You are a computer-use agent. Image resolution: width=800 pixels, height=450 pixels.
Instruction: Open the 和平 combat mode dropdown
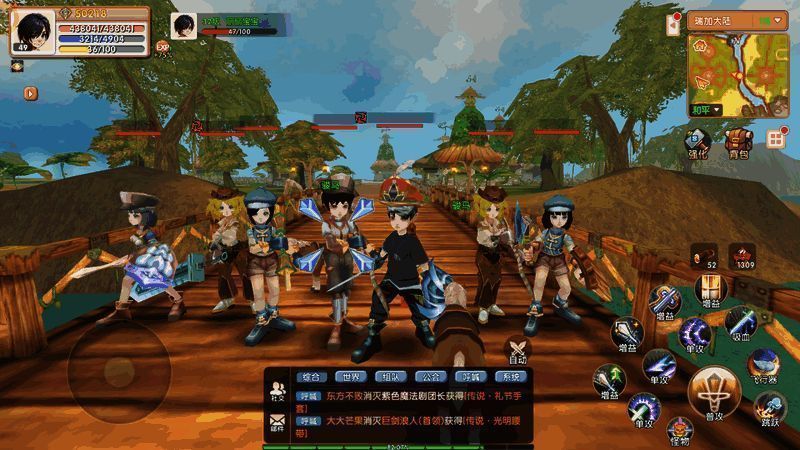pyautogui.click(x=707, y=112)
